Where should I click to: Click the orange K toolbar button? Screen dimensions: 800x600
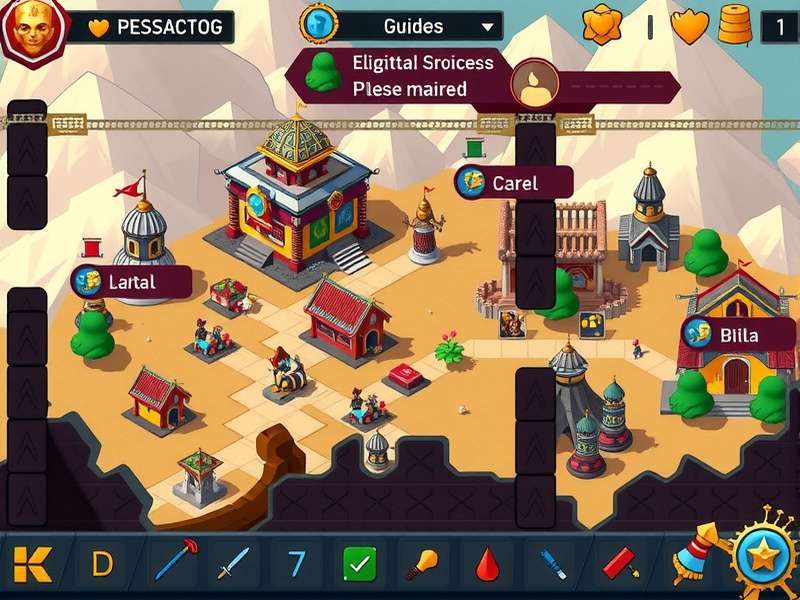pyautogui.click(x=32, y=564)
